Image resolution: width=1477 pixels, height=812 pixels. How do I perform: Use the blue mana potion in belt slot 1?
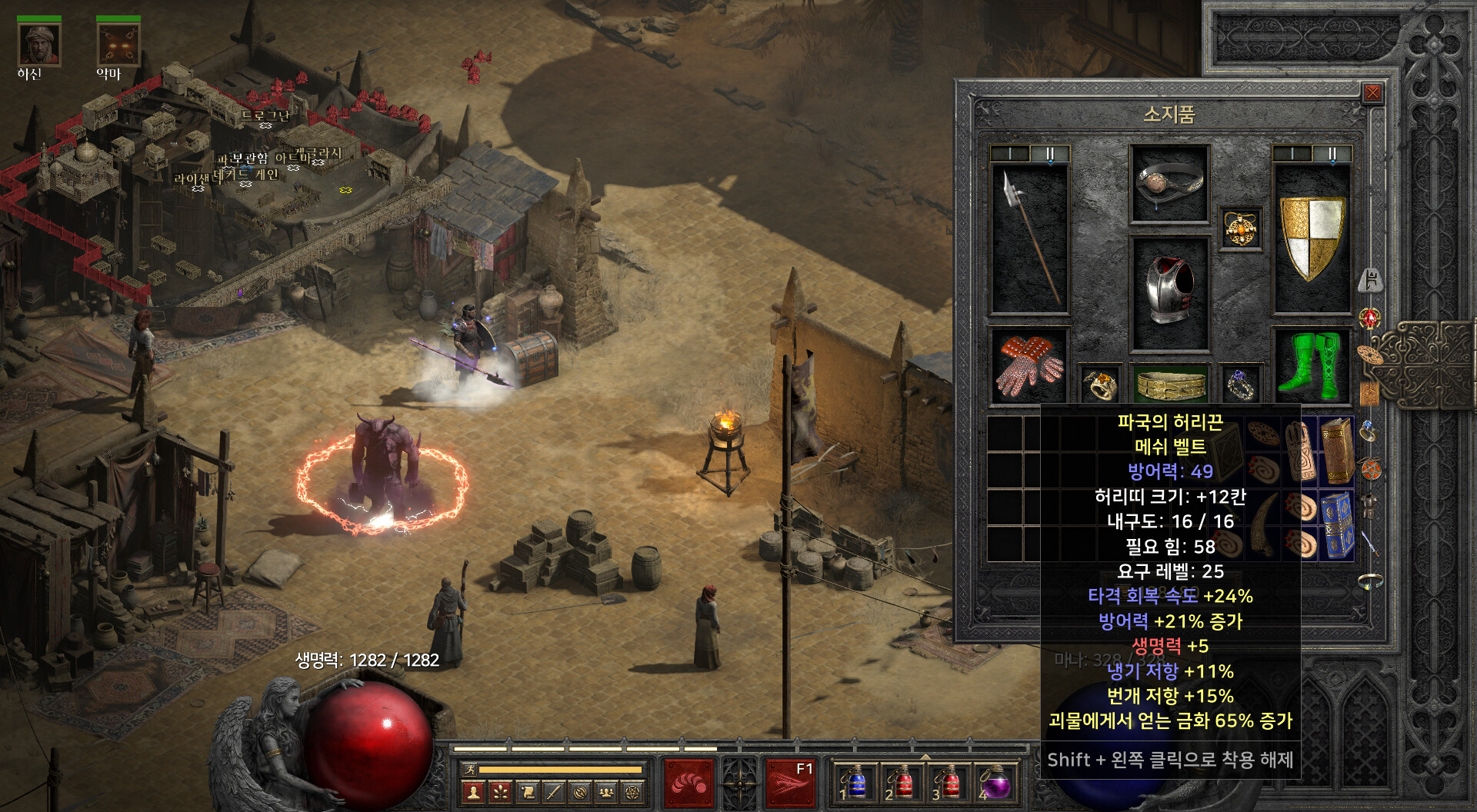pos(854,783)
